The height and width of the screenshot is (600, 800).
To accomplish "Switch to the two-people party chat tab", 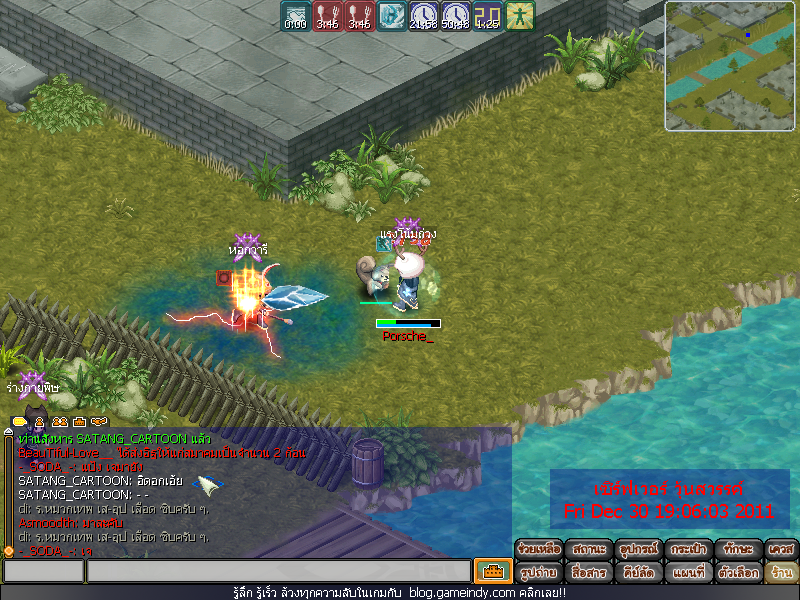I will click(59, 422).
